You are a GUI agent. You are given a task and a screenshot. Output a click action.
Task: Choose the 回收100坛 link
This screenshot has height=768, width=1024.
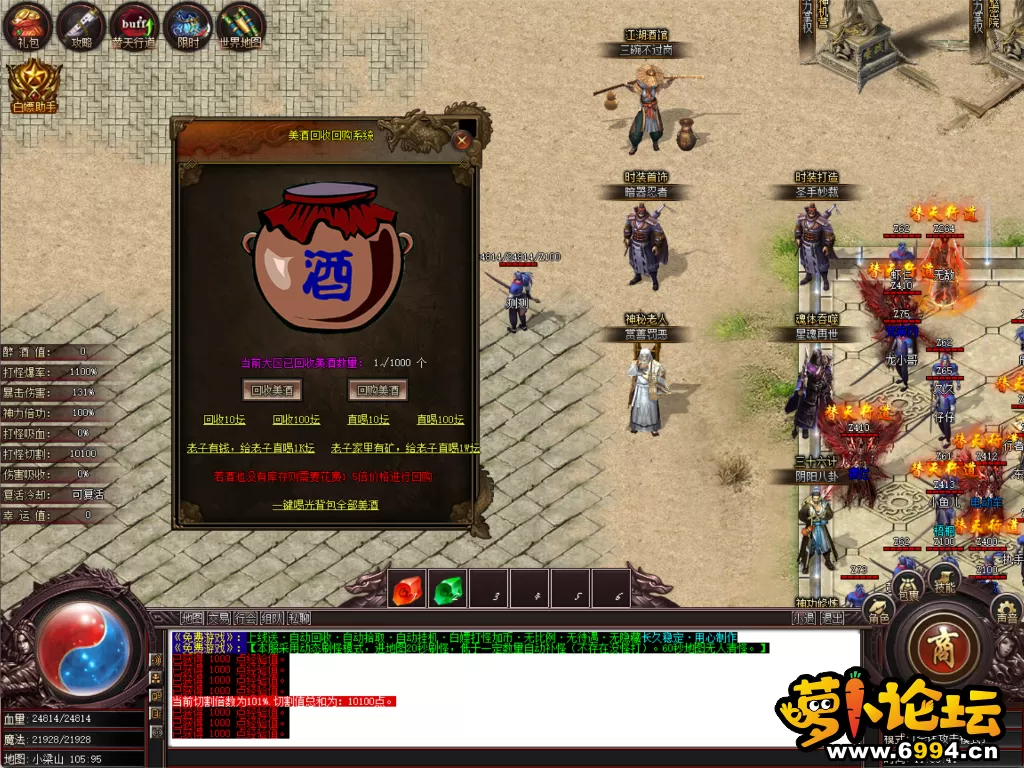click(296, 420)
